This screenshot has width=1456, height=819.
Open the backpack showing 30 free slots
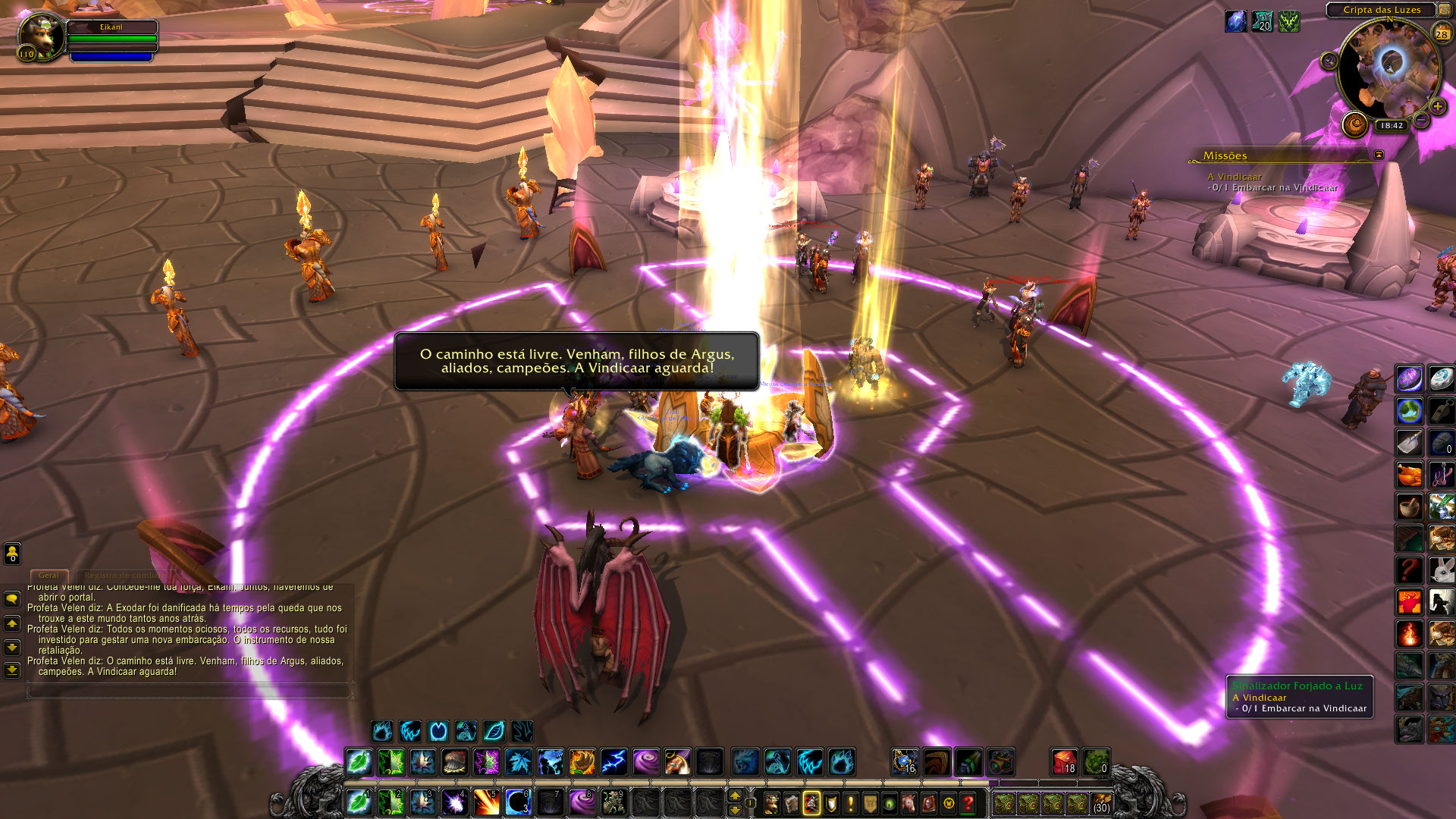click(1101, 802)
